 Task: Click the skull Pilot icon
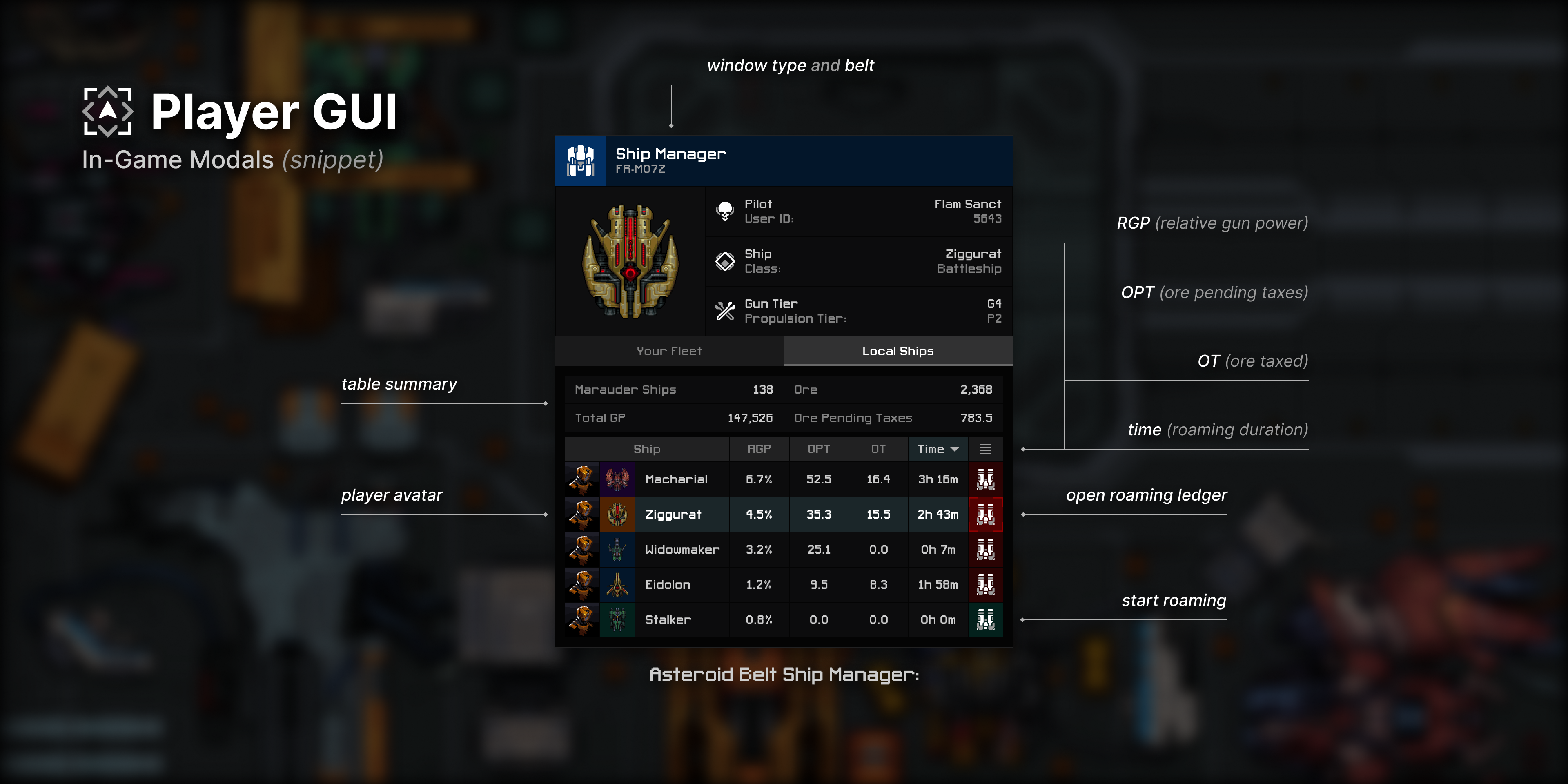pos(725,211)
